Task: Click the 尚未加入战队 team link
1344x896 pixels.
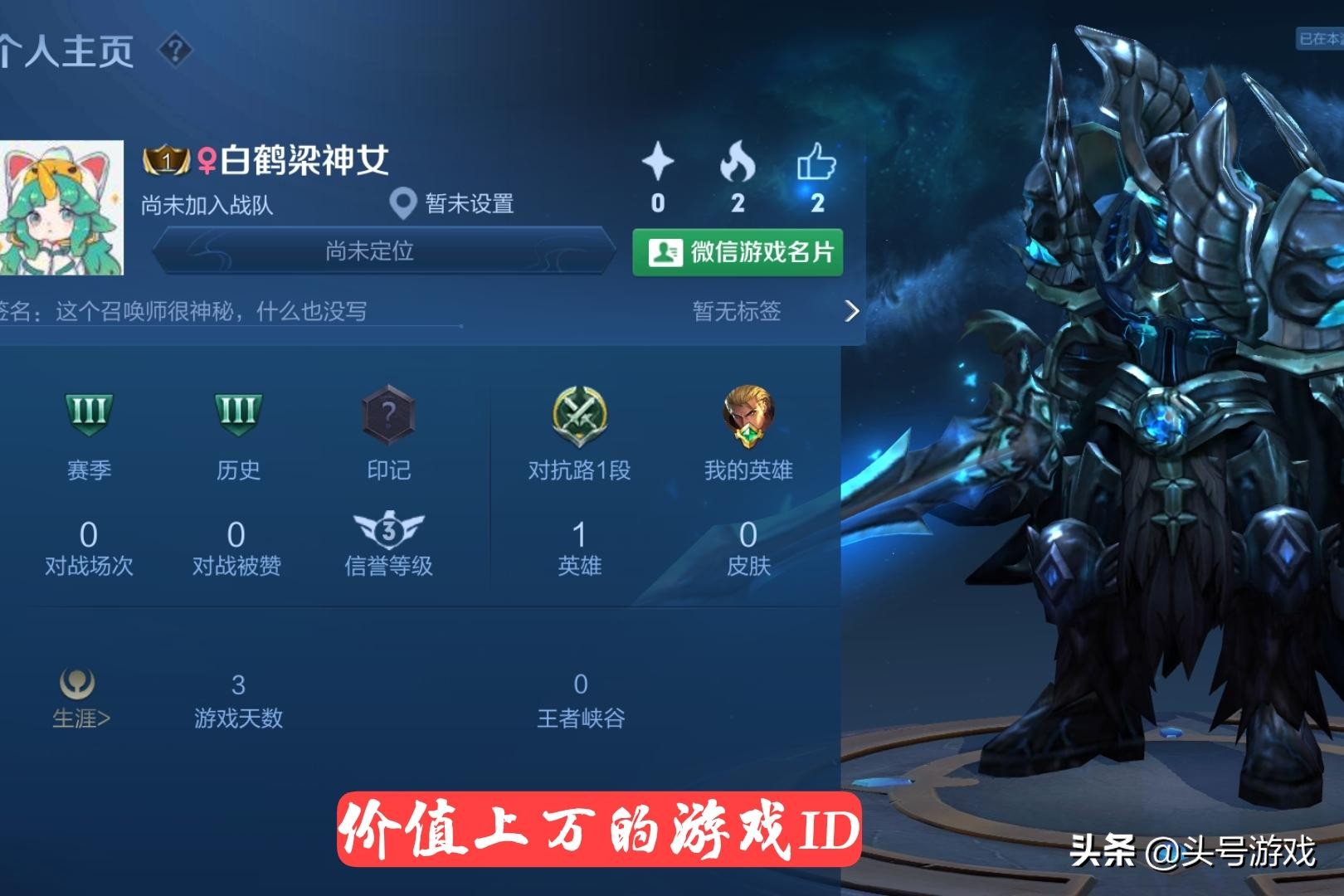Action: (x=206, y=203)
